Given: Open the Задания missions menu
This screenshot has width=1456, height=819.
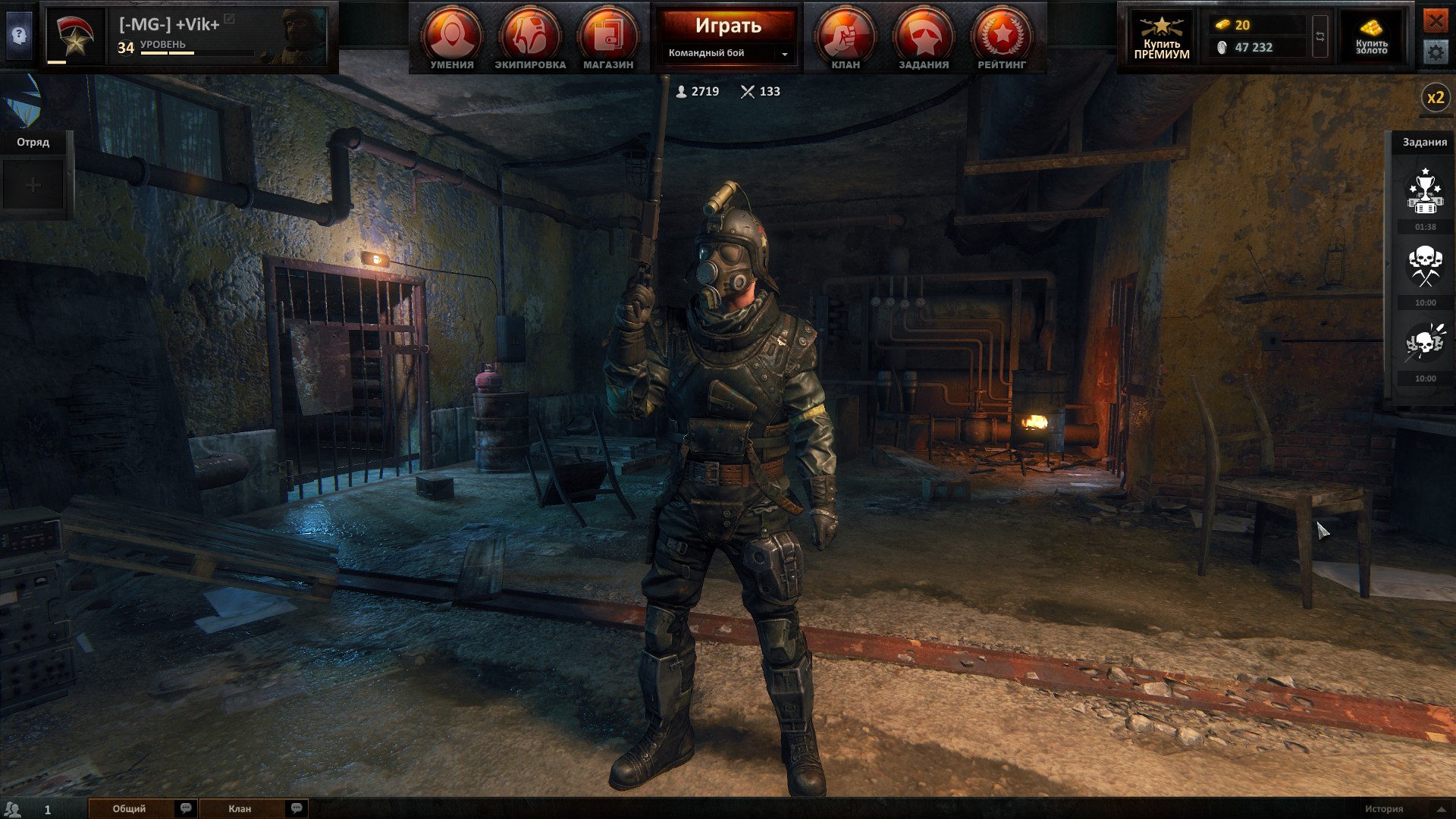Looking at the screenshot, I should coord(924,37).
